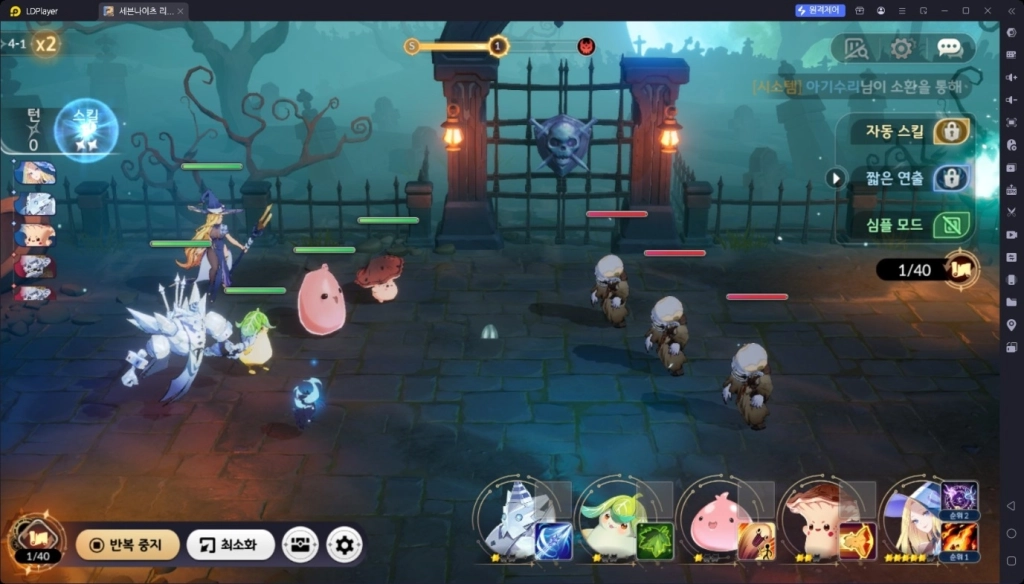1024x584 pixels.
Task: Close the LDPlayer emulator window
Action: [x=989, y=10]
